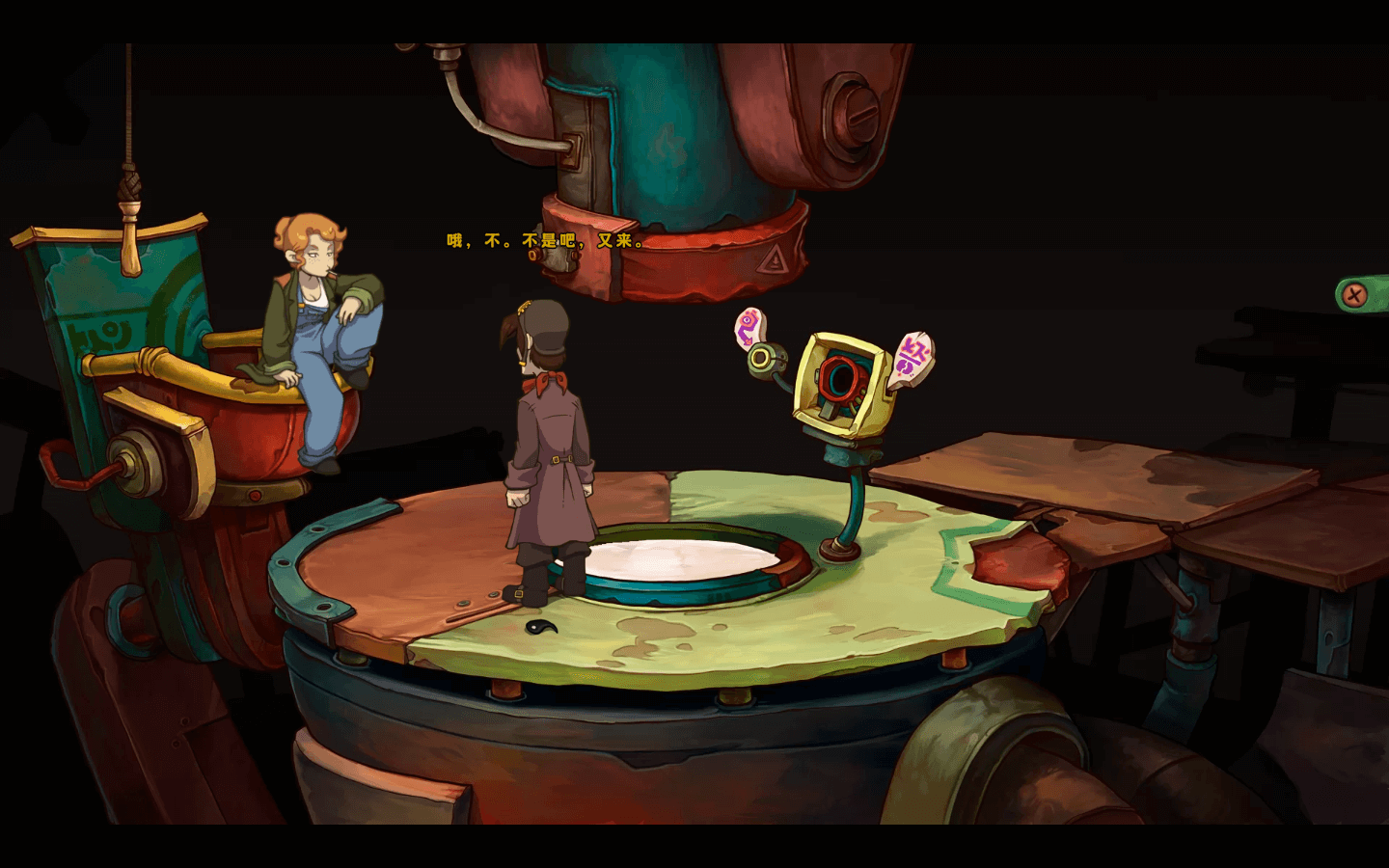Click the green X tab at the screen edge
1389x868 pixels.
pos(1359,294)
